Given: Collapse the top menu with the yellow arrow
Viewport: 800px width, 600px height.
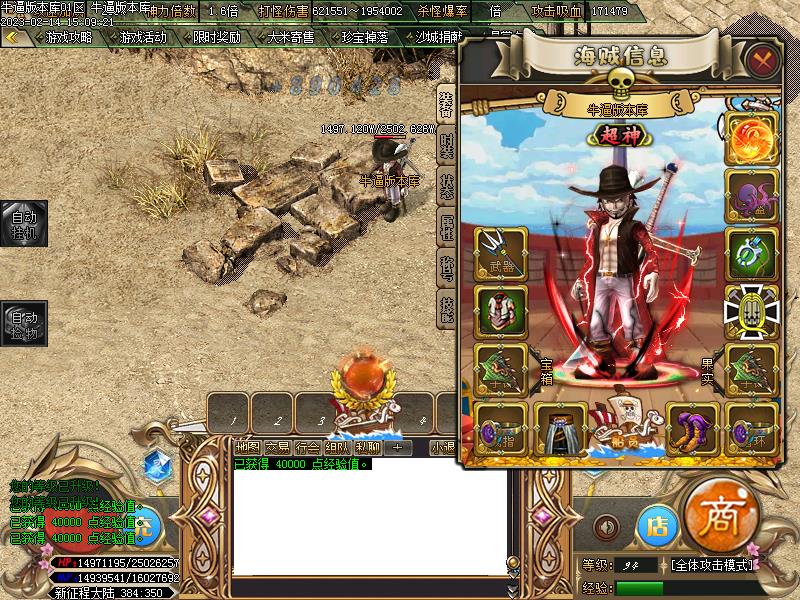Looking at the screenshot, I should (12, 37).
